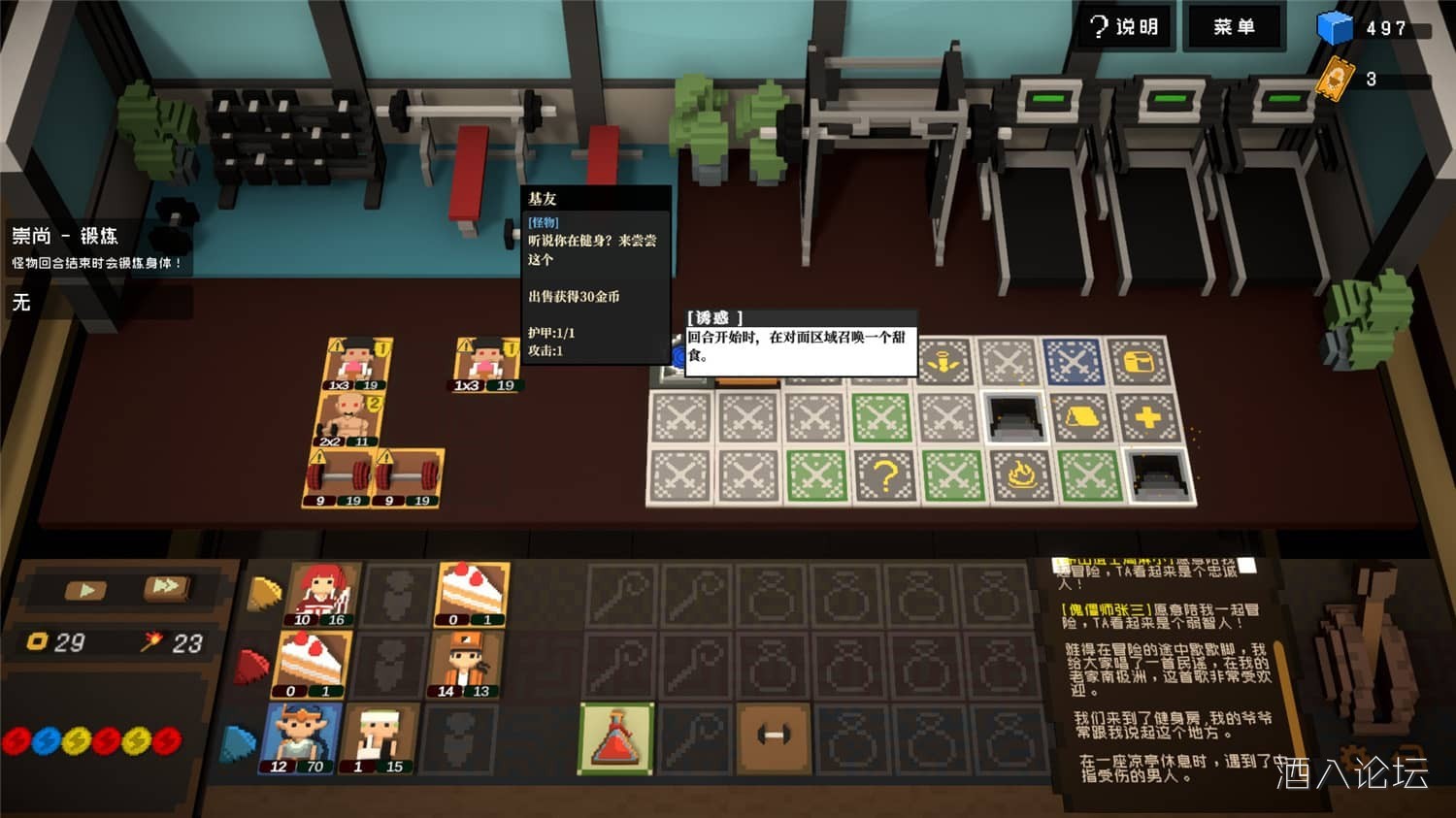Click the double-arrow fast-forward button
Screen dimensions: 1456x818
coord(166,587)
